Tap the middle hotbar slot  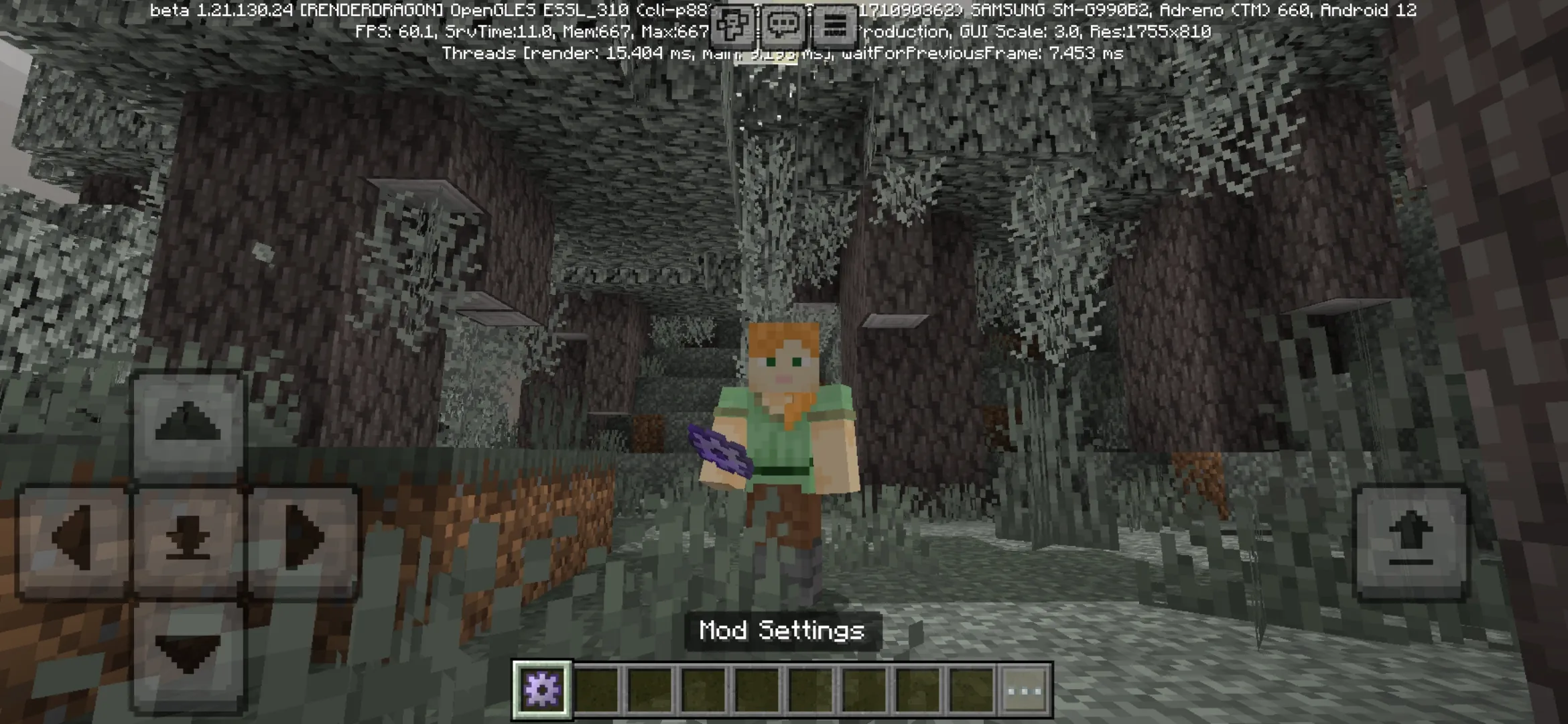click(x=757, y=682)
